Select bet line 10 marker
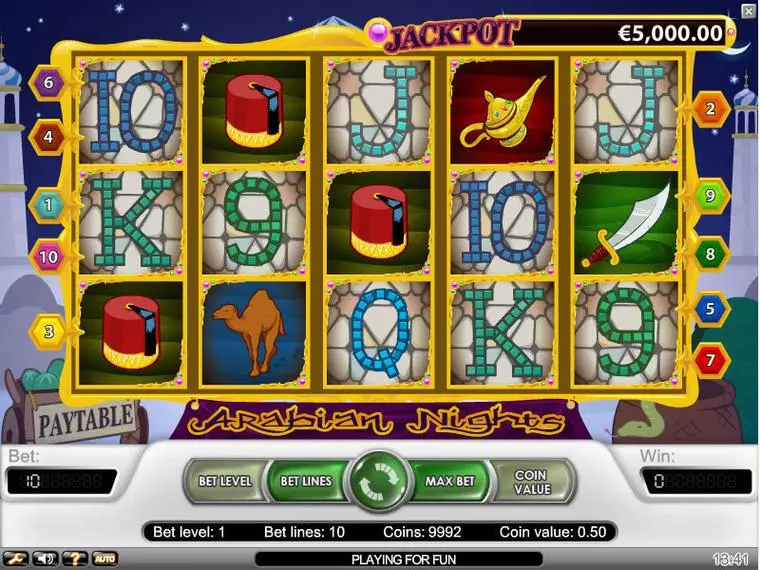 [47, 256]
